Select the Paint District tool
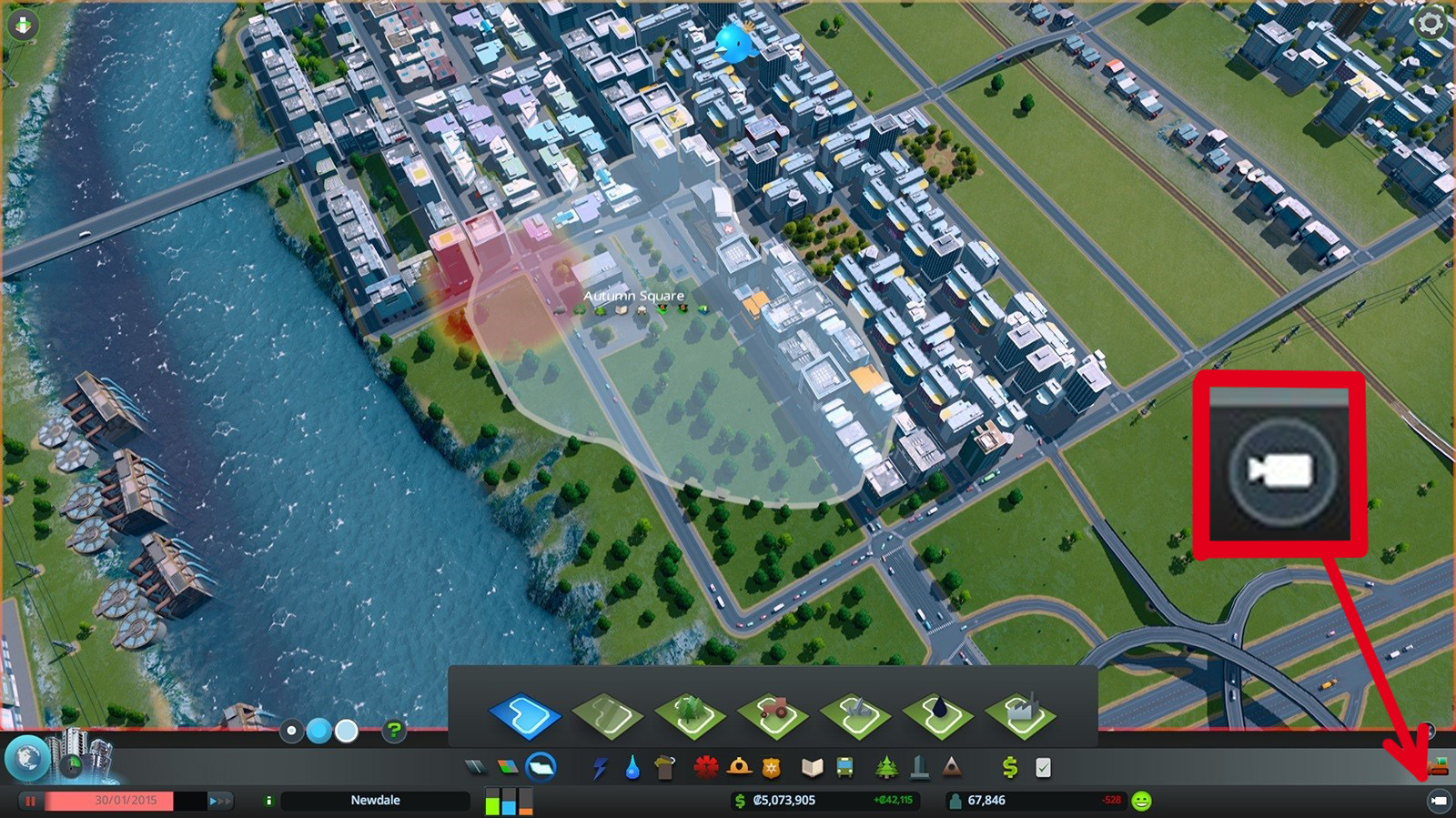The image size is (1456, 818). coord(526,716)
